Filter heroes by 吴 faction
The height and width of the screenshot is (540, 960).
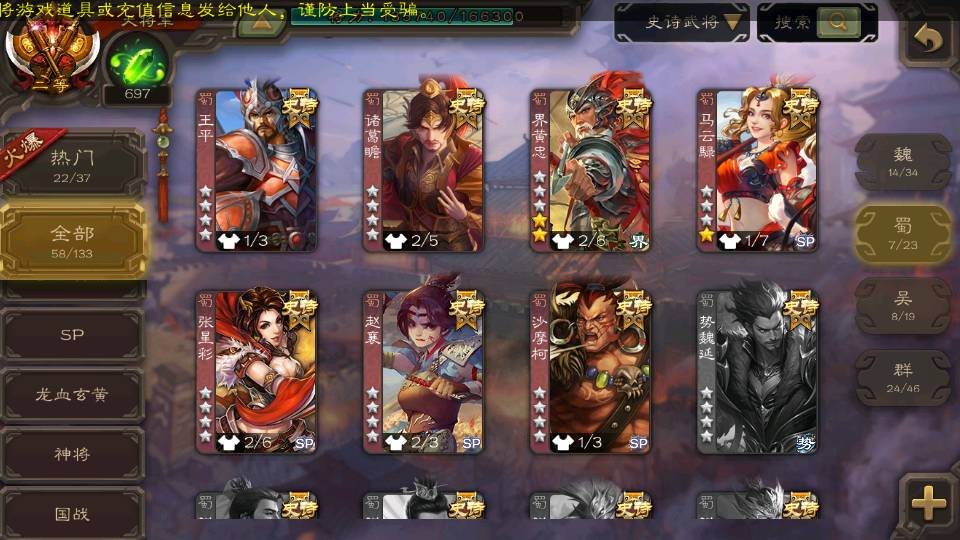[x=902, y=305]
